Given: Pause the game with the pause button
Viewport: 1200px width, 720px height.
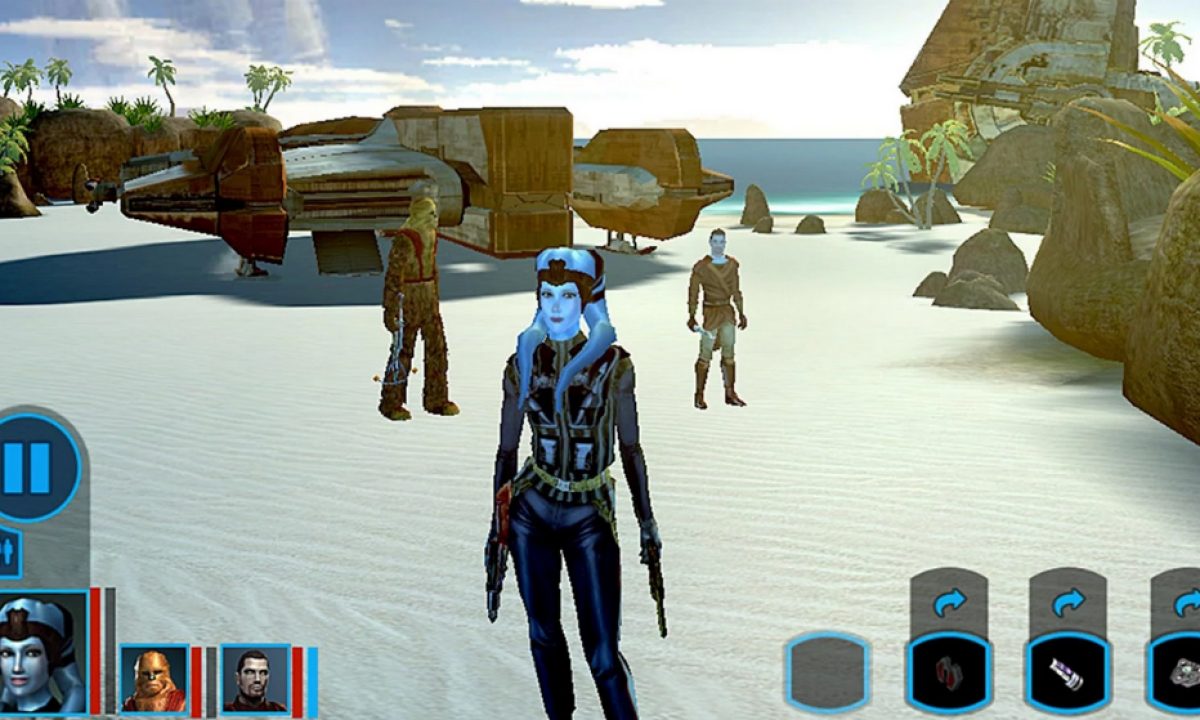Looking at the screenshot, I should [36, 467].
